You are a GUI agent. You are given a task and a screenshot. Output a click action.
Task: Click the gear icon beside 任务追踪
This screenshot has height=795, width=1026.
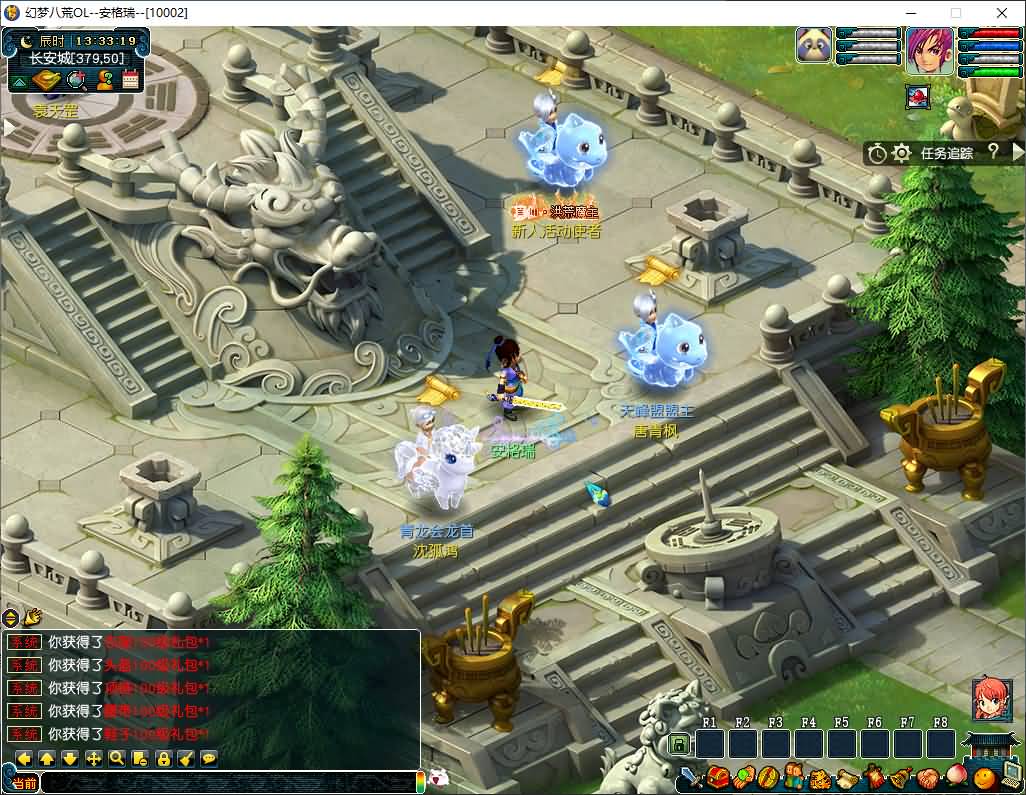(x=901, y=153)
